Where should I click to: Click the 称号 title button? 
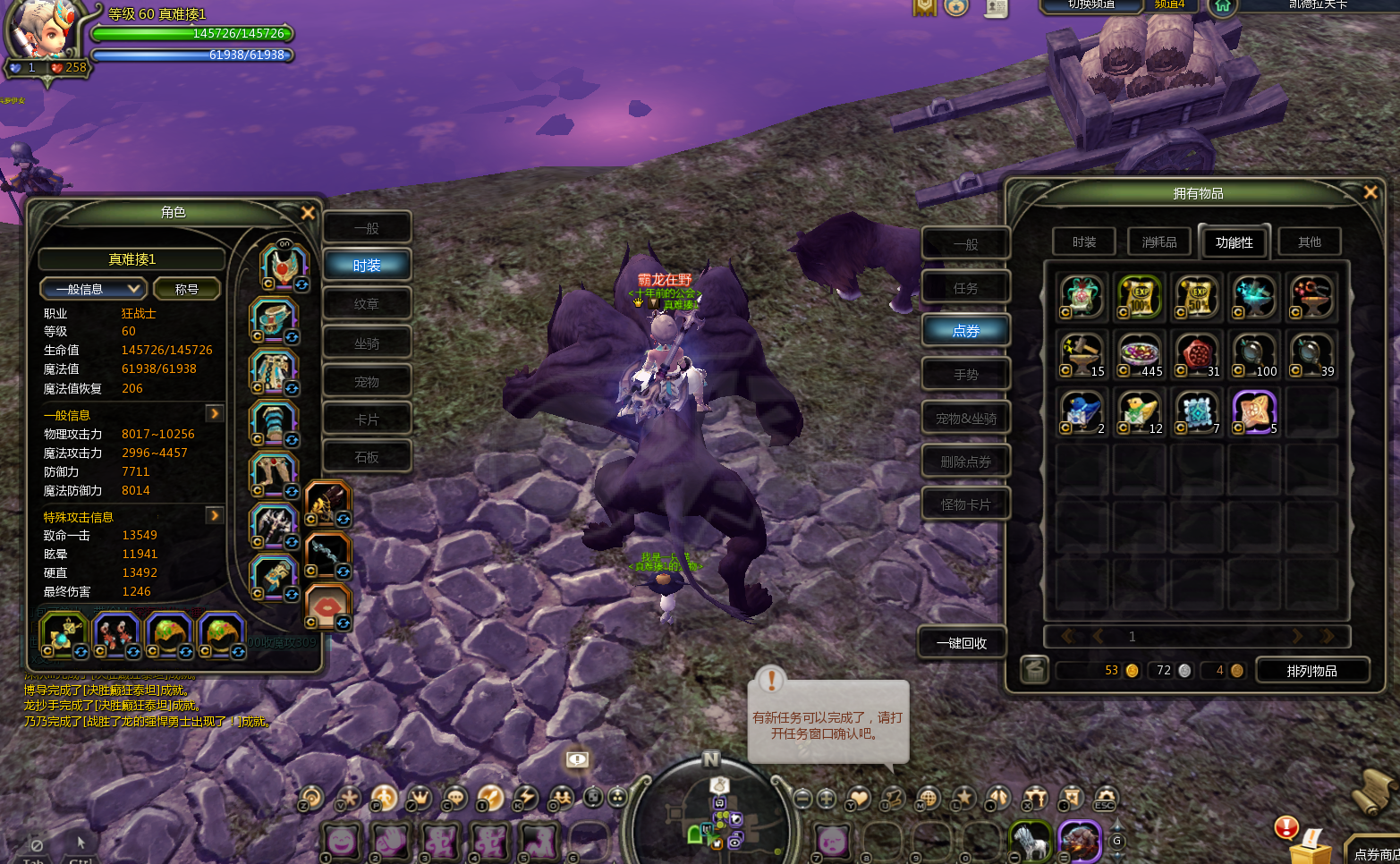[186, 289]
